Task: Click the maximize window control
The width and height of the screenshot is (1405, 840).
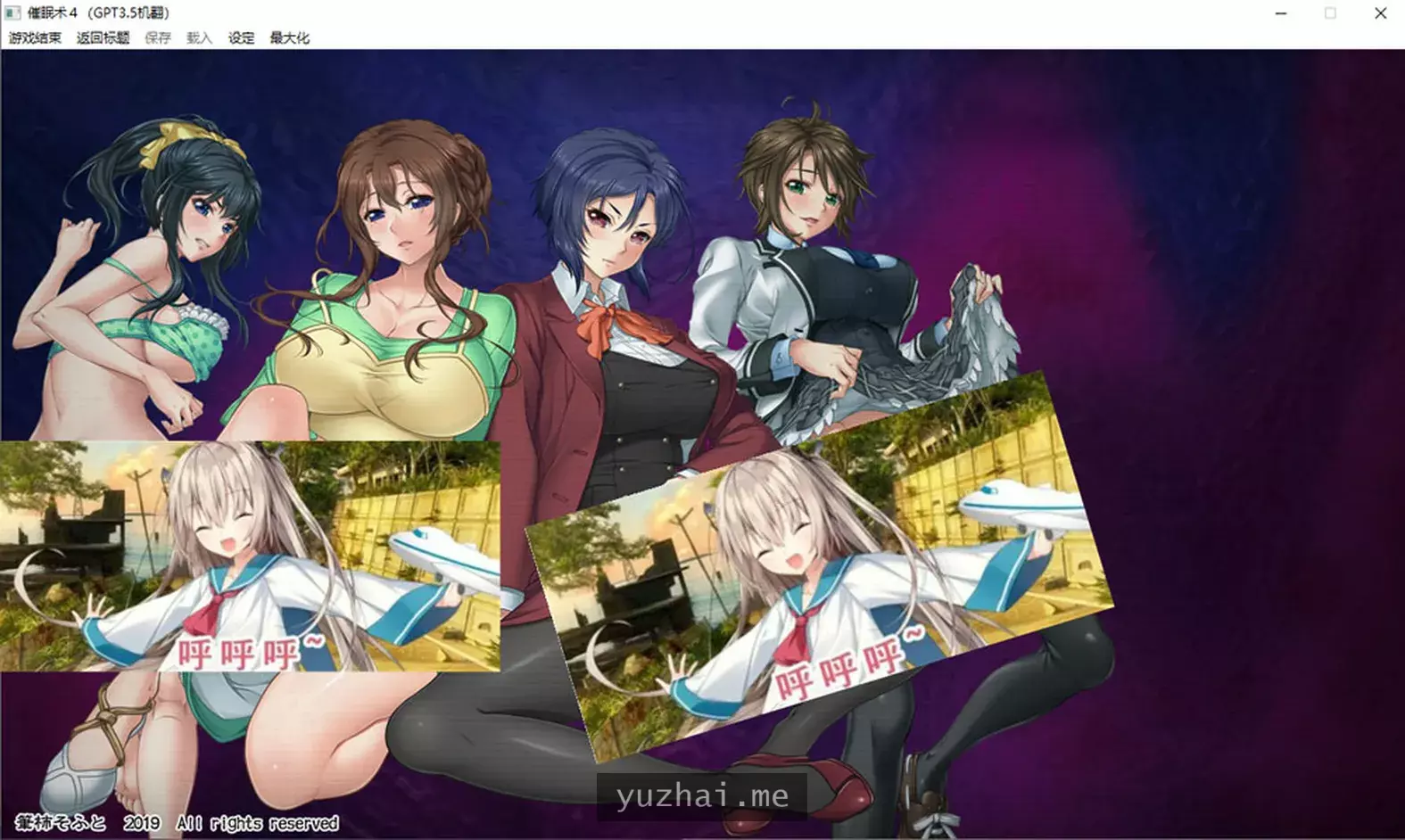Action: (1328, 13)
